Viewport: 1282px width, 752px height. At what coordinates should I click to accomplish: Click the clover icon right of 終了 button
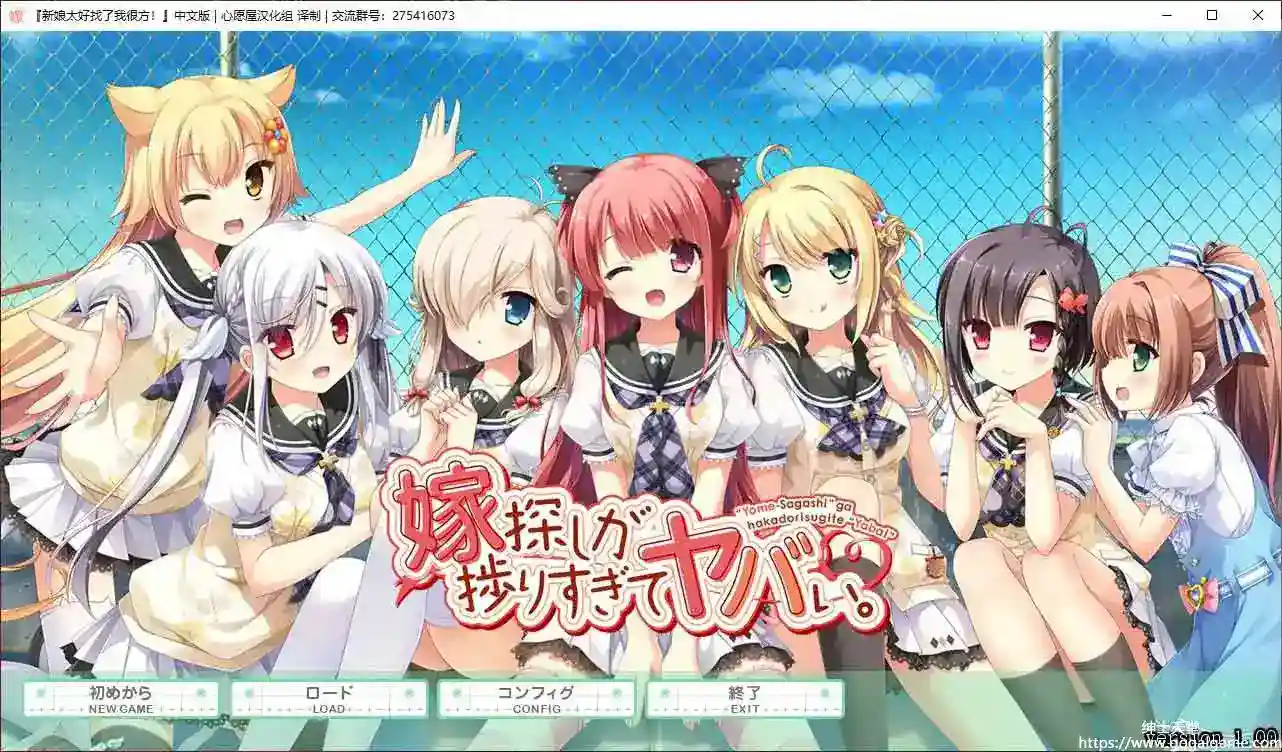pos(824,695)
